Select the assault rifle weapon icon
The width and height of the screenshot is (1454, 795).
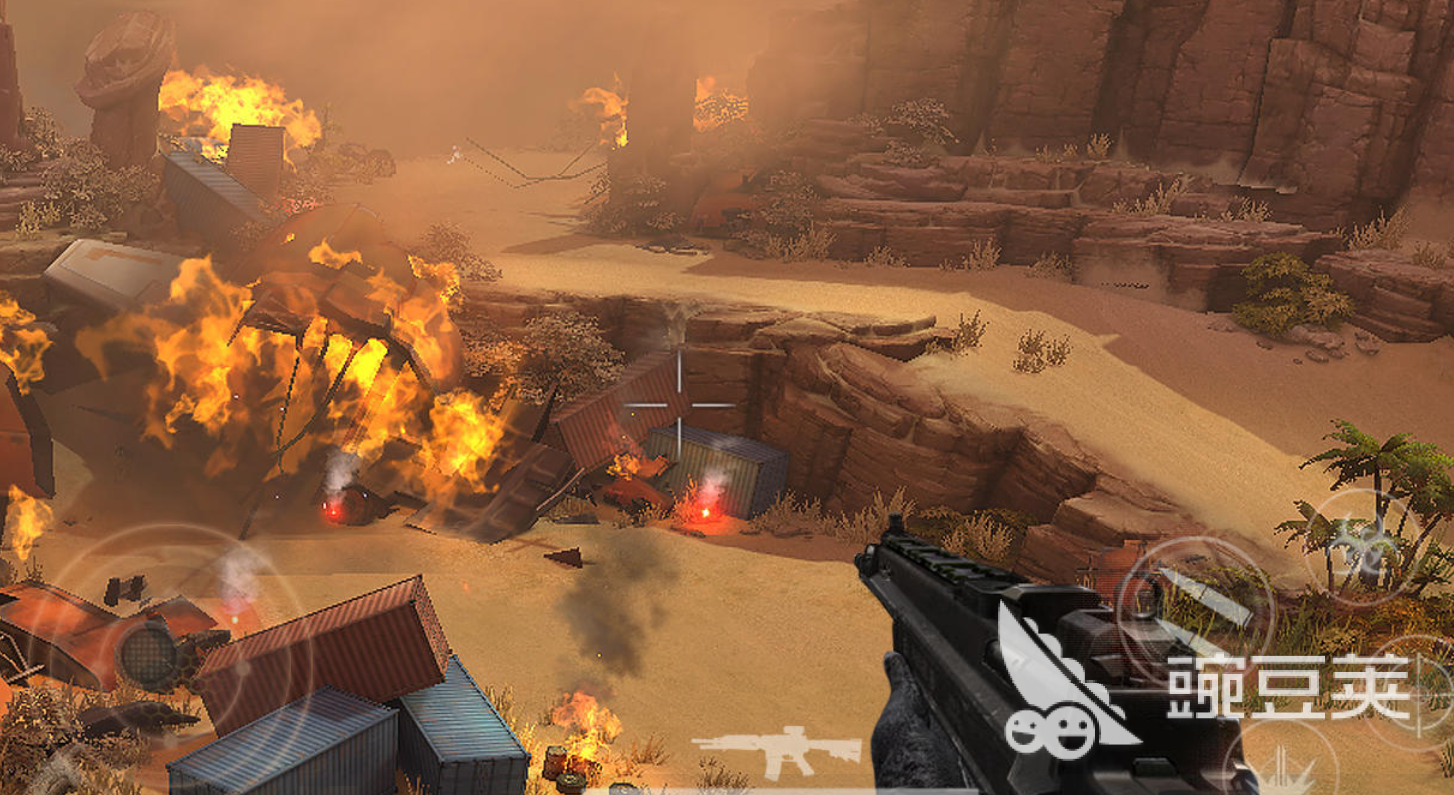click(778, 750)
